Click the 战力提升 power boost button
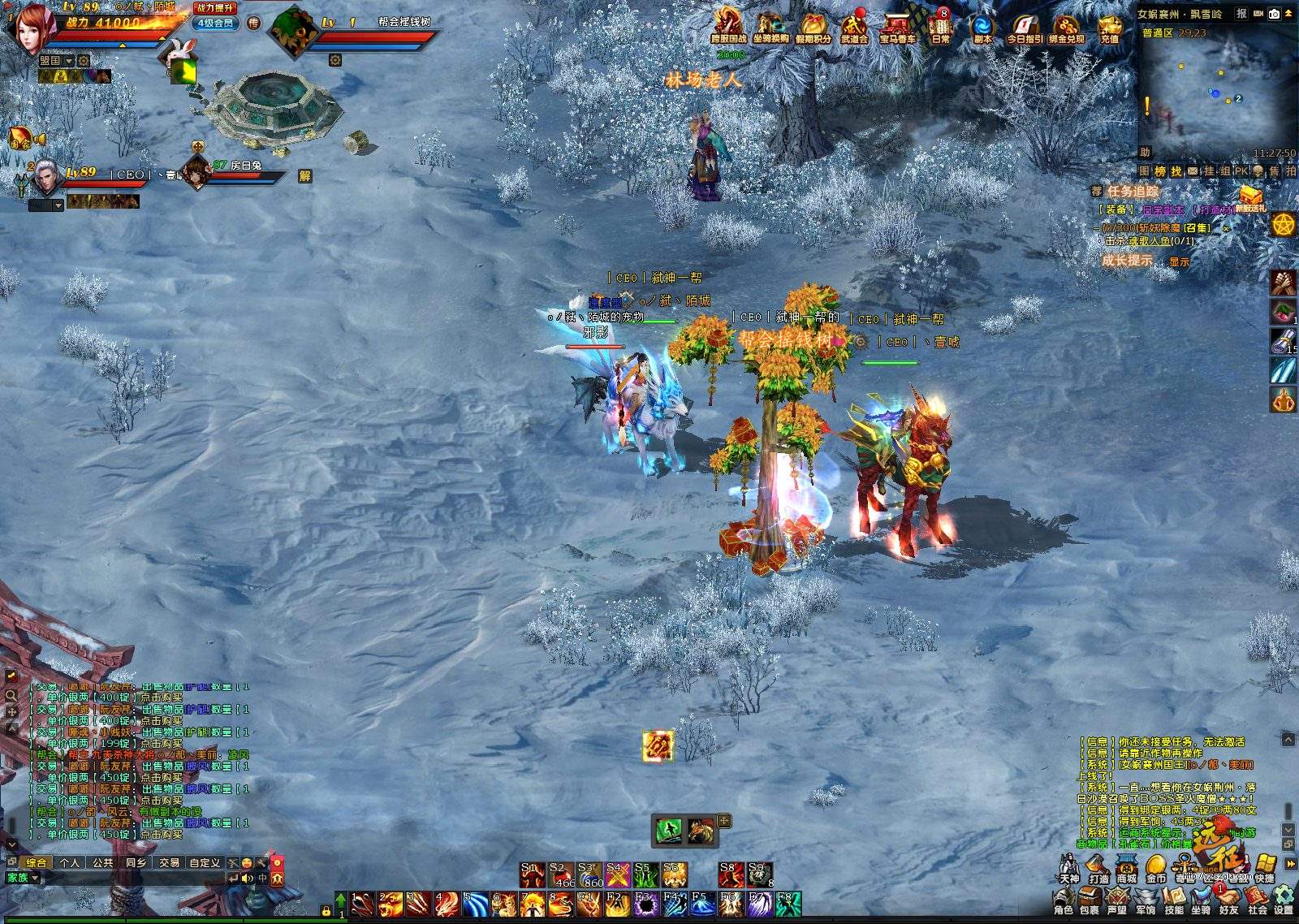 click(215, 7)
